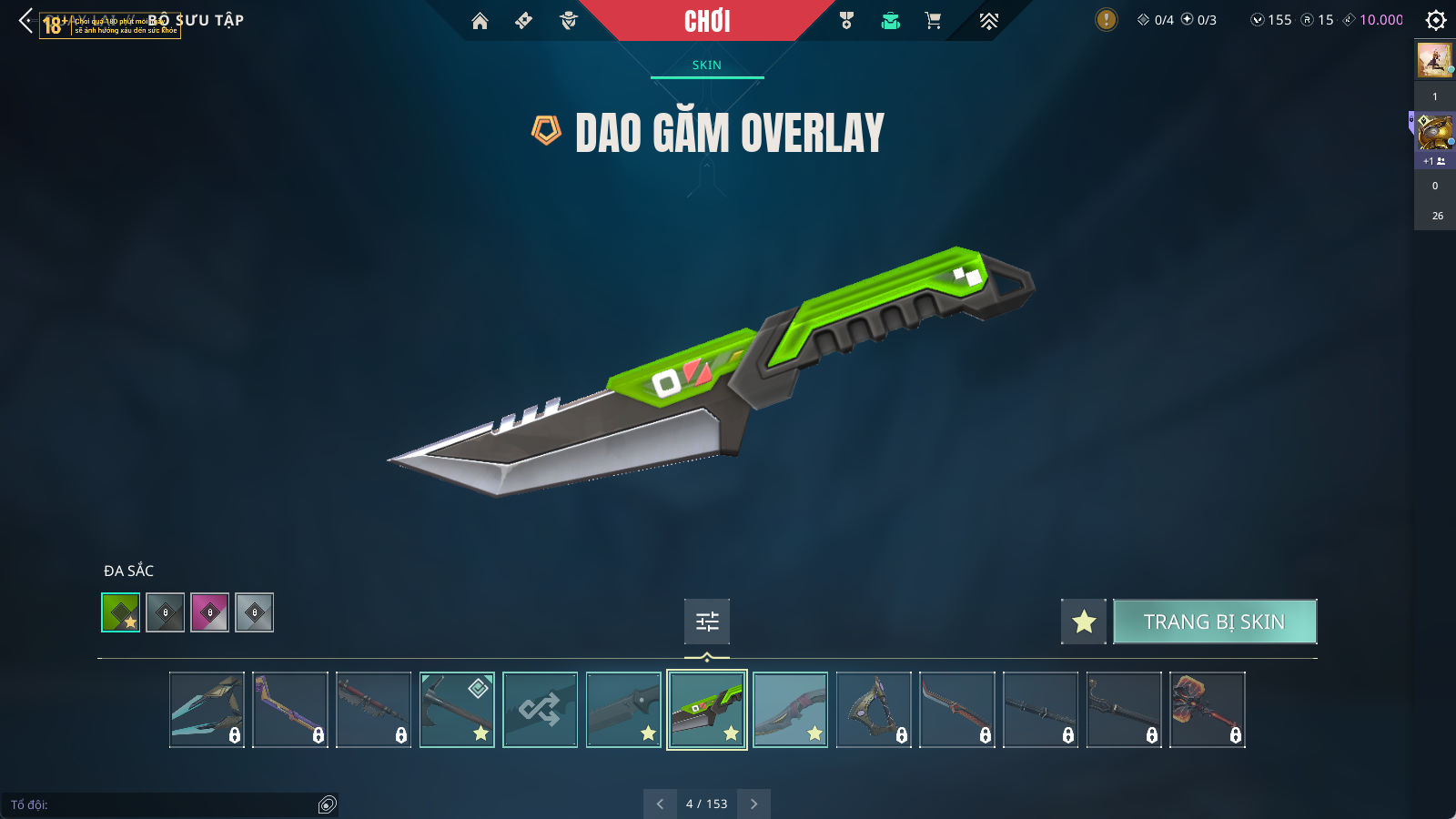
Task: Select the green chroma variant
Action: coord(121,612)
